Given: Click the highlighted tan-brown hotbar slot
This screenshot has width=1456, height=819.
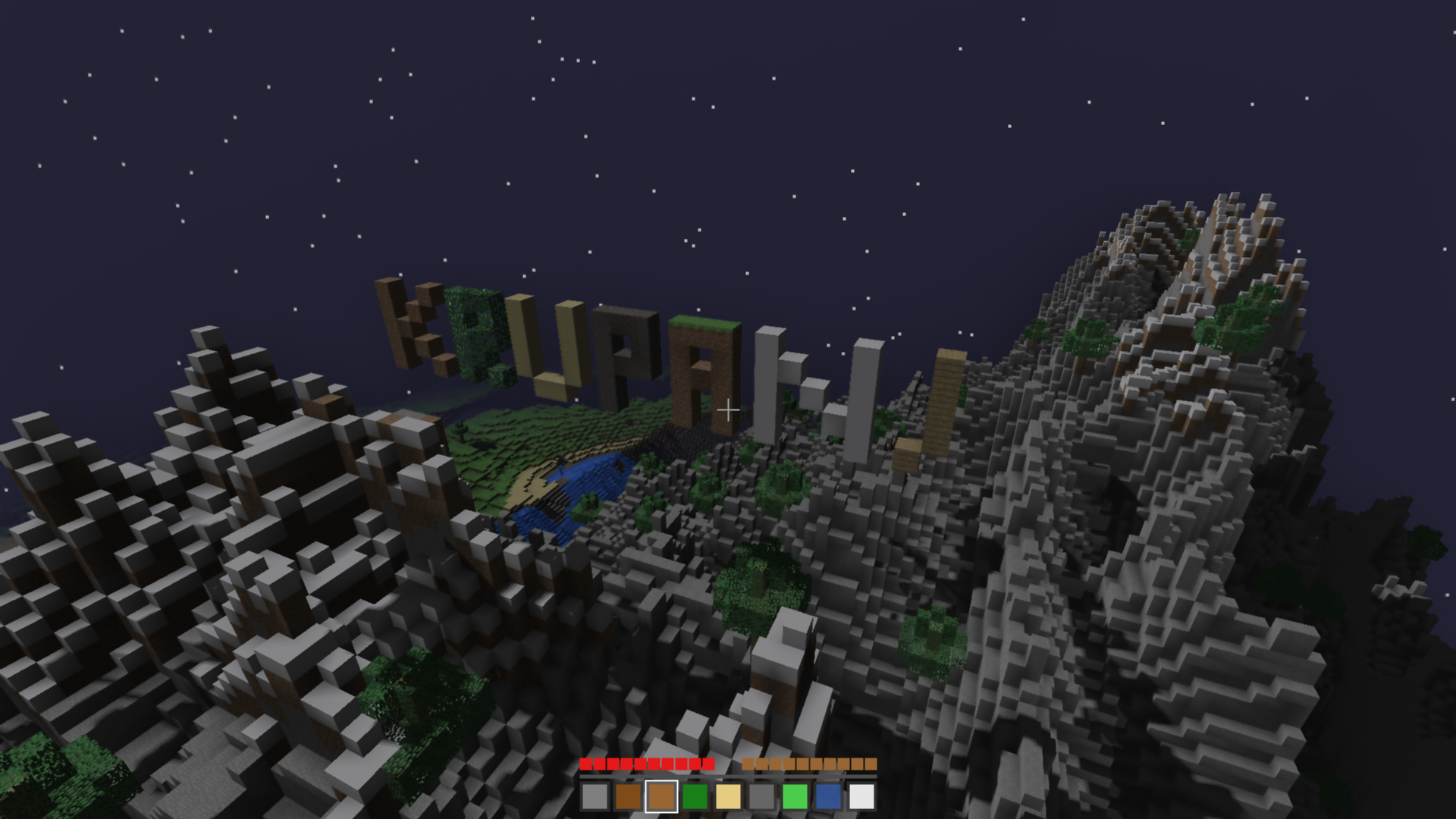Looking at the screenshot, I should 661,797.
